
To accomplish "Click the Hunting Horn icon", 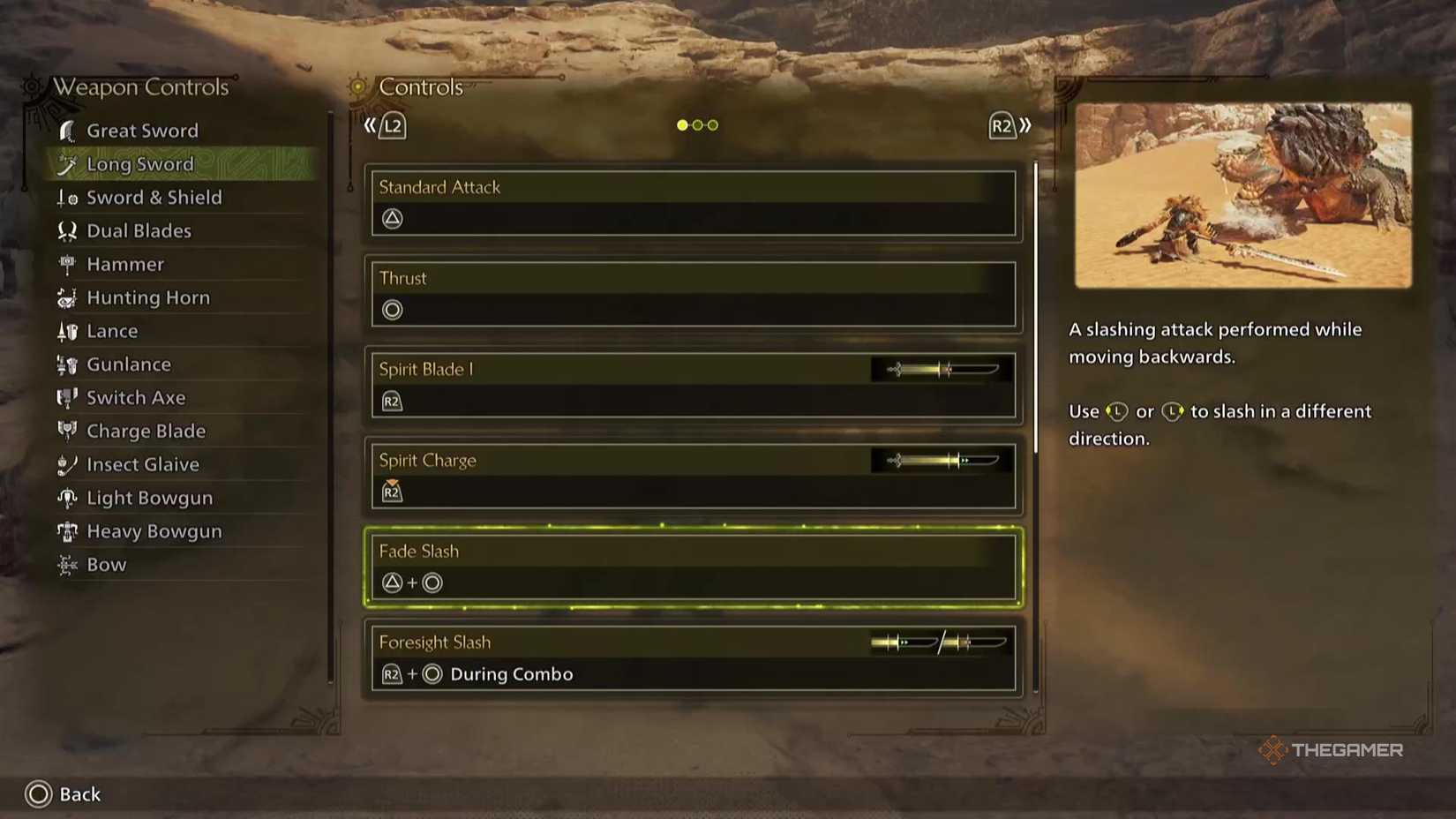I will point(66,297).
